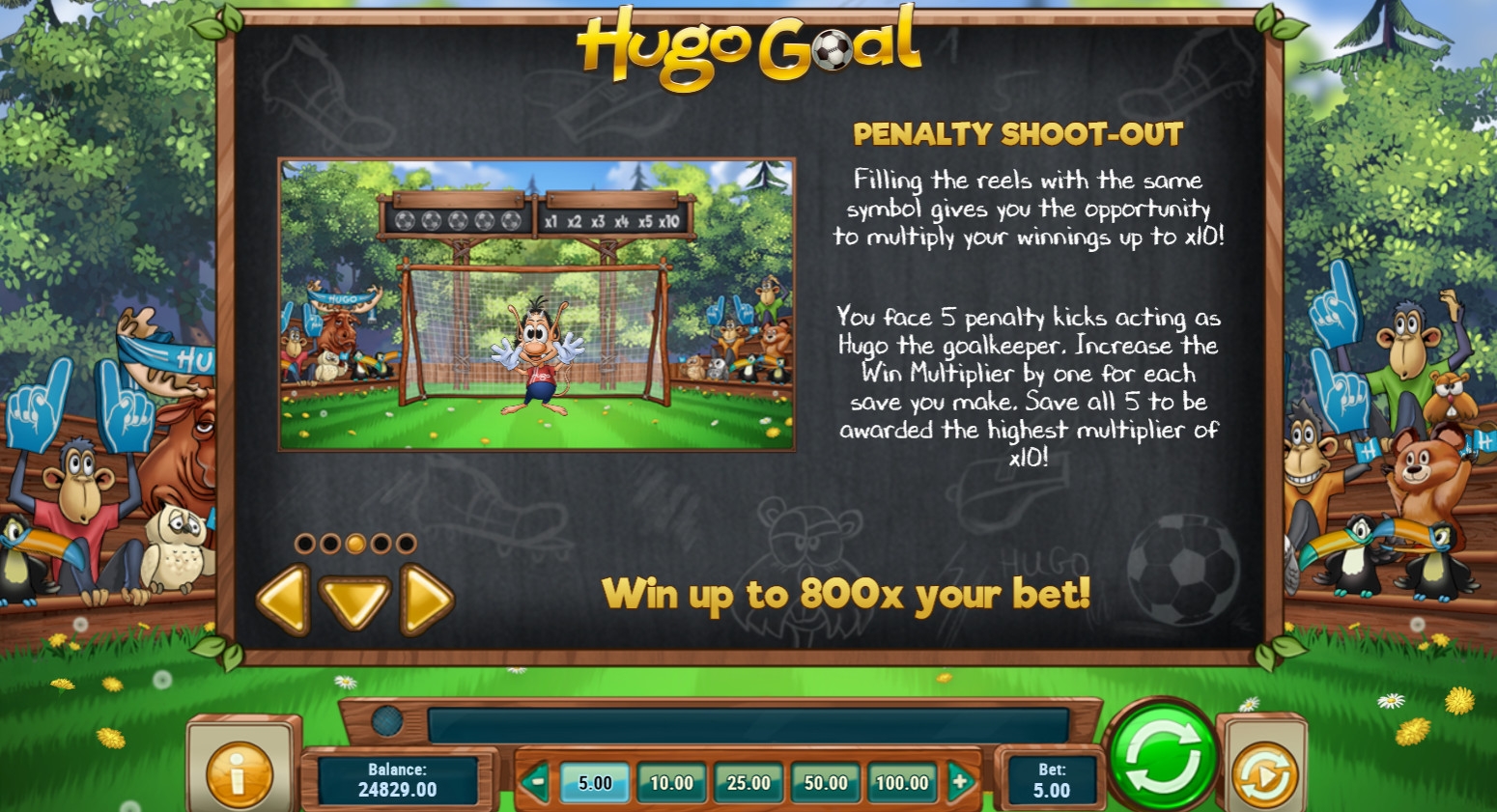The width and height of the screenshot is (1497, 812).
Task: Select the 5.00 bet amount
Action: pos(595,783)
